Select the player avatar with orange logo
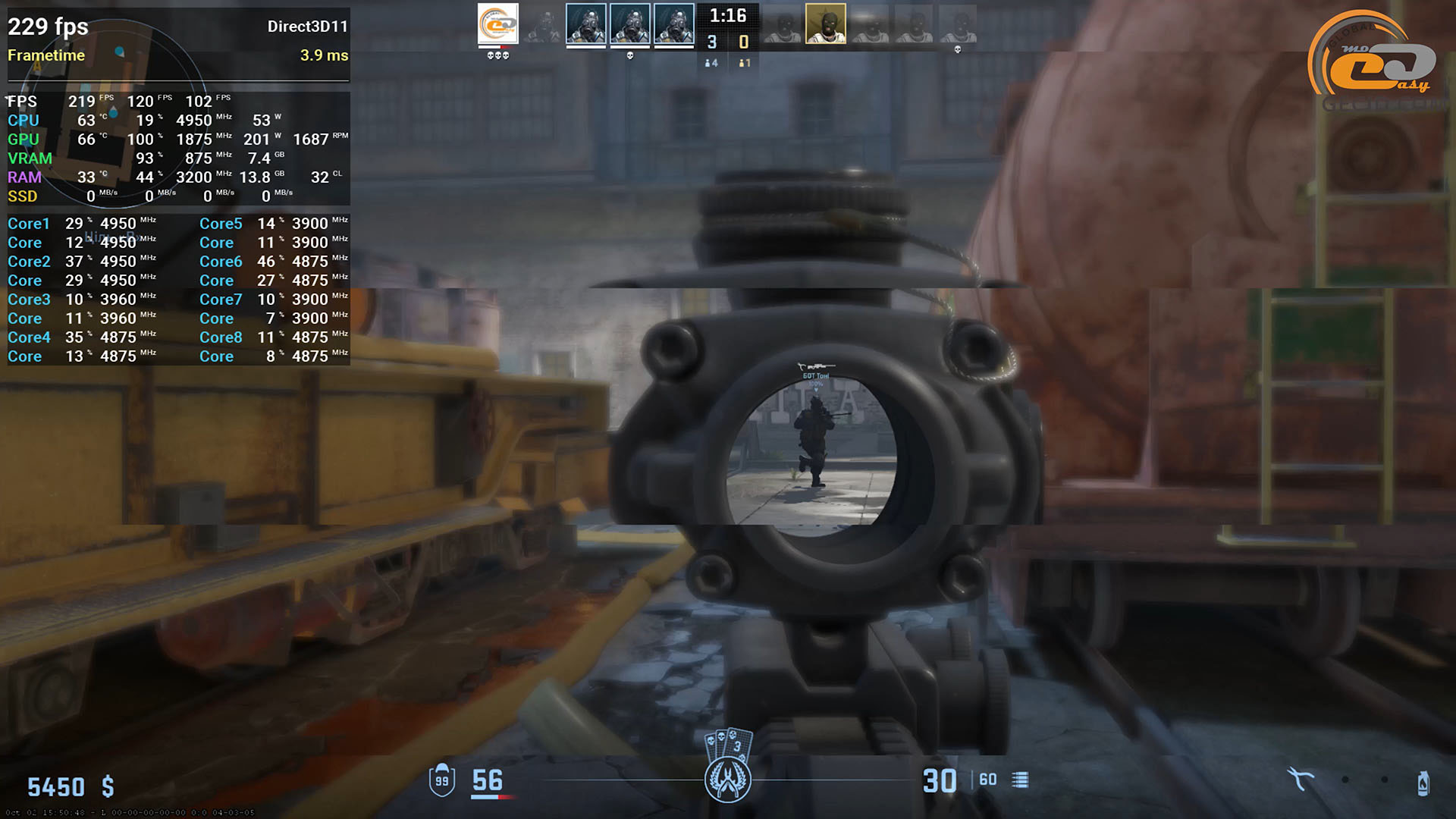Viewport: 1456px width, 819px height. (x=498, y=24)
